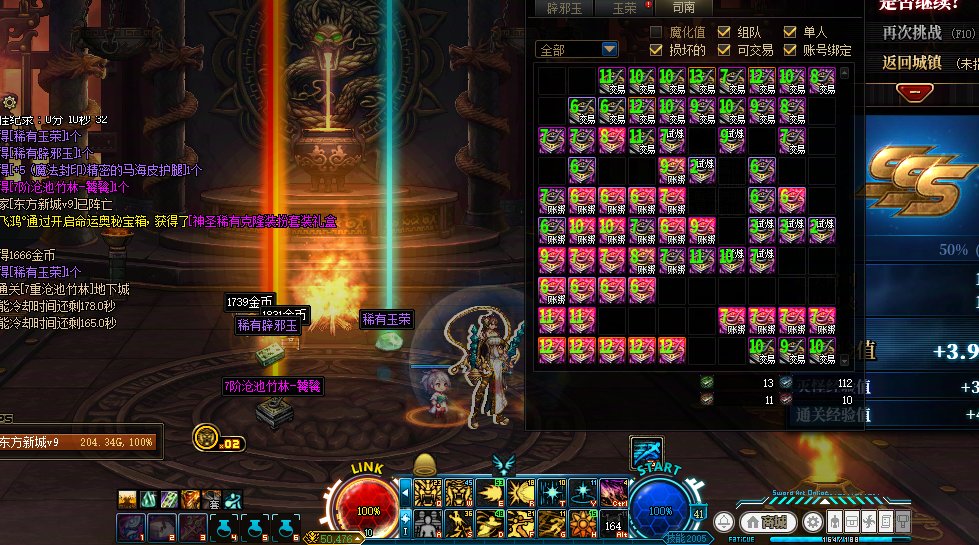The width and height of the screenshot is (979, 545).
Task: Open the 商城 shop button
Action: (773, 521)
